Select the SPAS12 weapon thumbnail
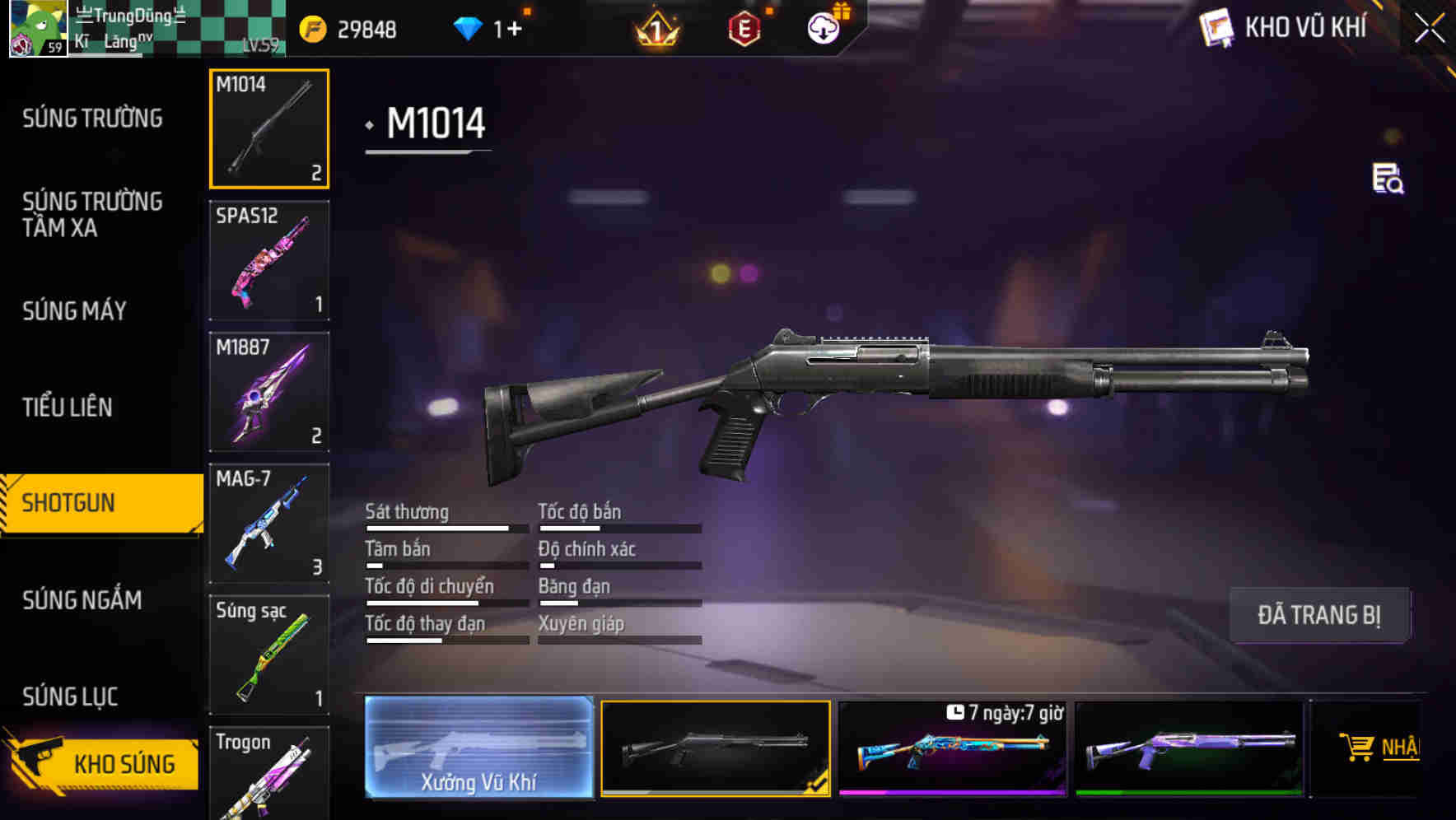 point(268,259)
